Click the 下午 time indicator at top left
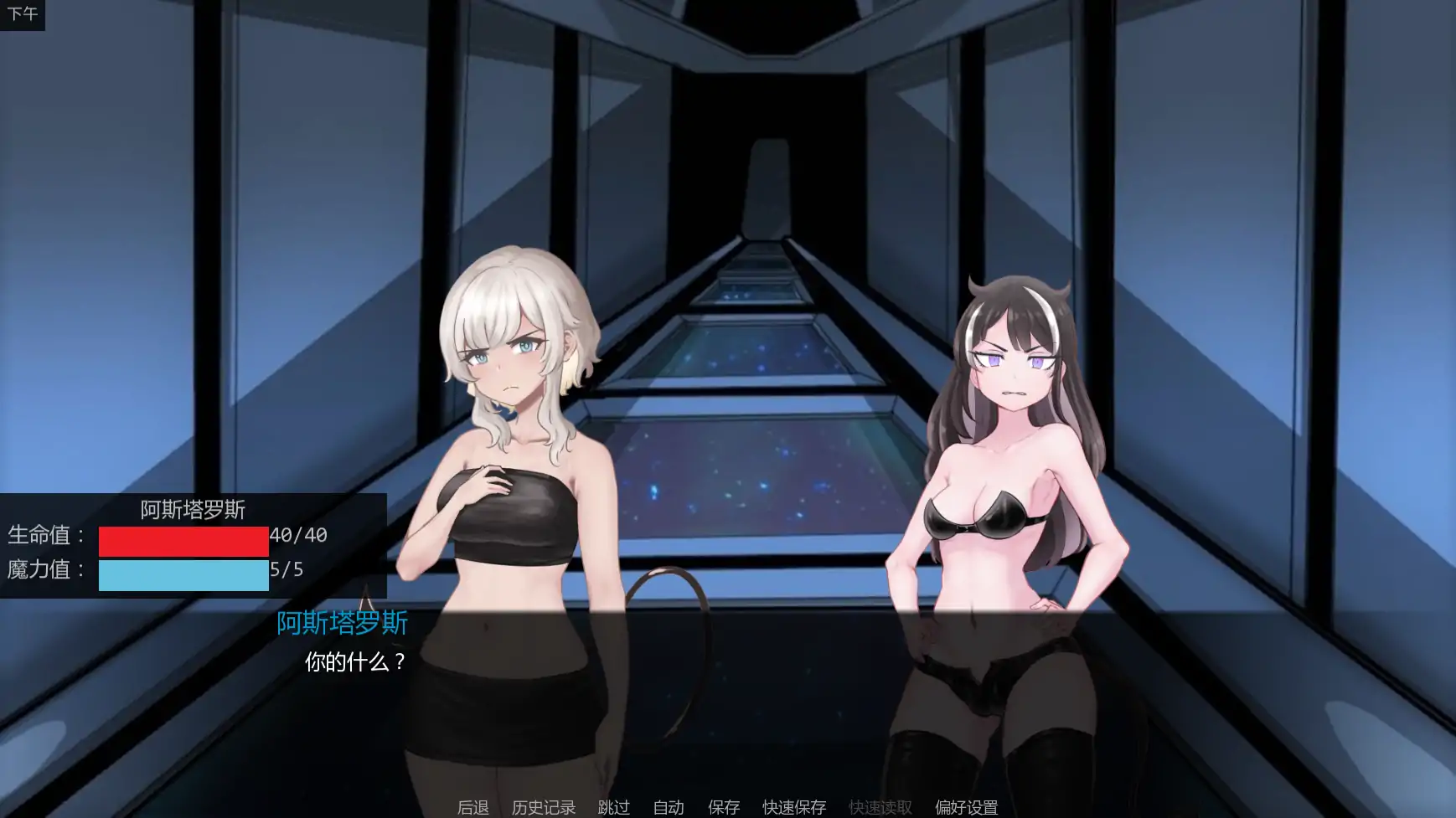The width and height of the screenshot is (1456, 818). point(23,13)
